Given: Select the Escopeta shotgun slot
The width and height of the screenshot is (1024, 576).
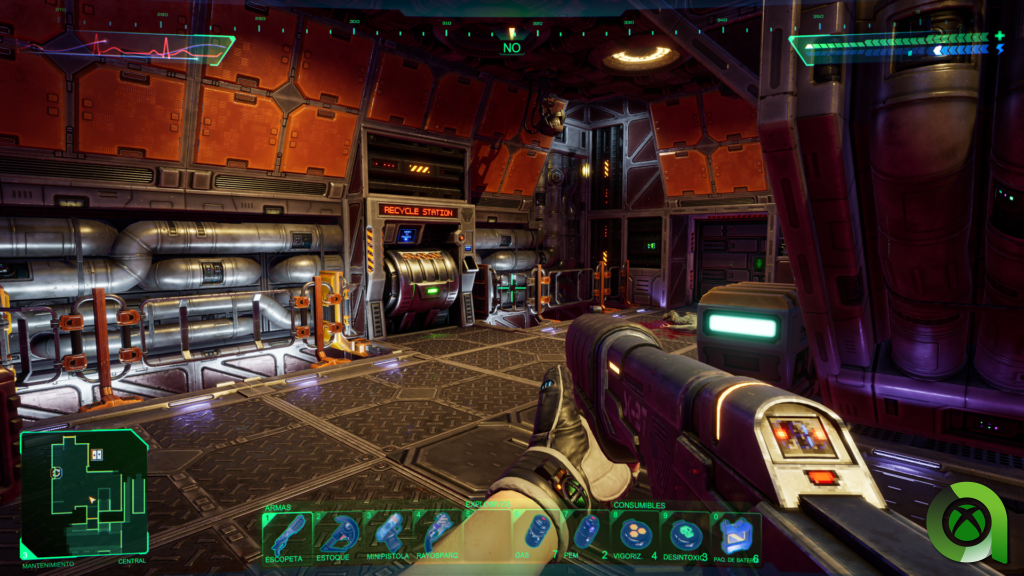Looking at the screenshot, I should pos(287,535).
